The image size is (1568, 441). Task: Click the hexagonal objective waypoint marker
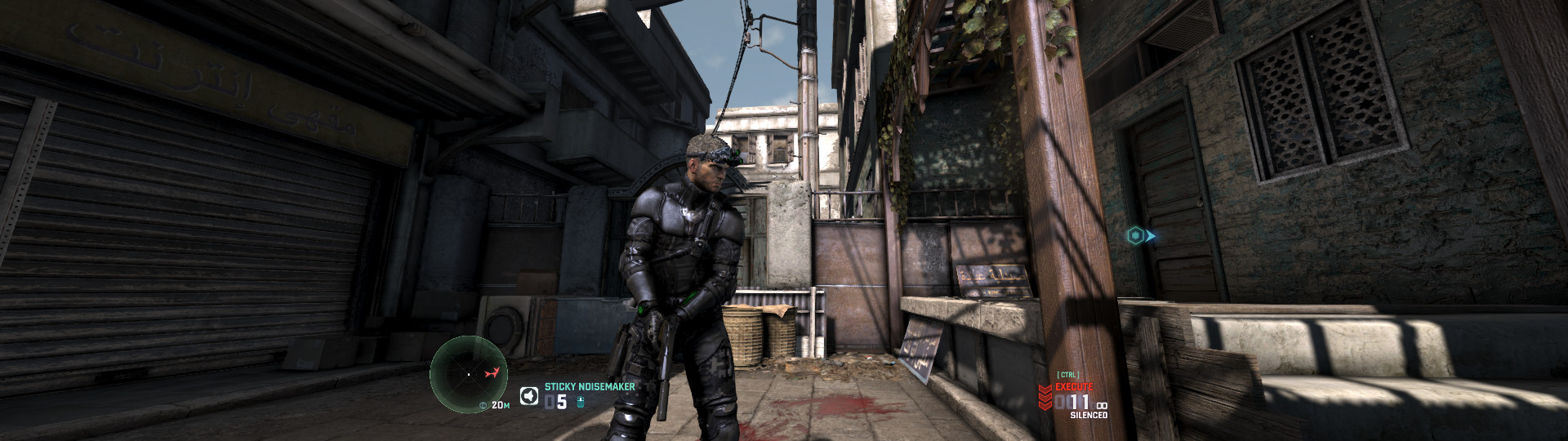(1135, 236)
